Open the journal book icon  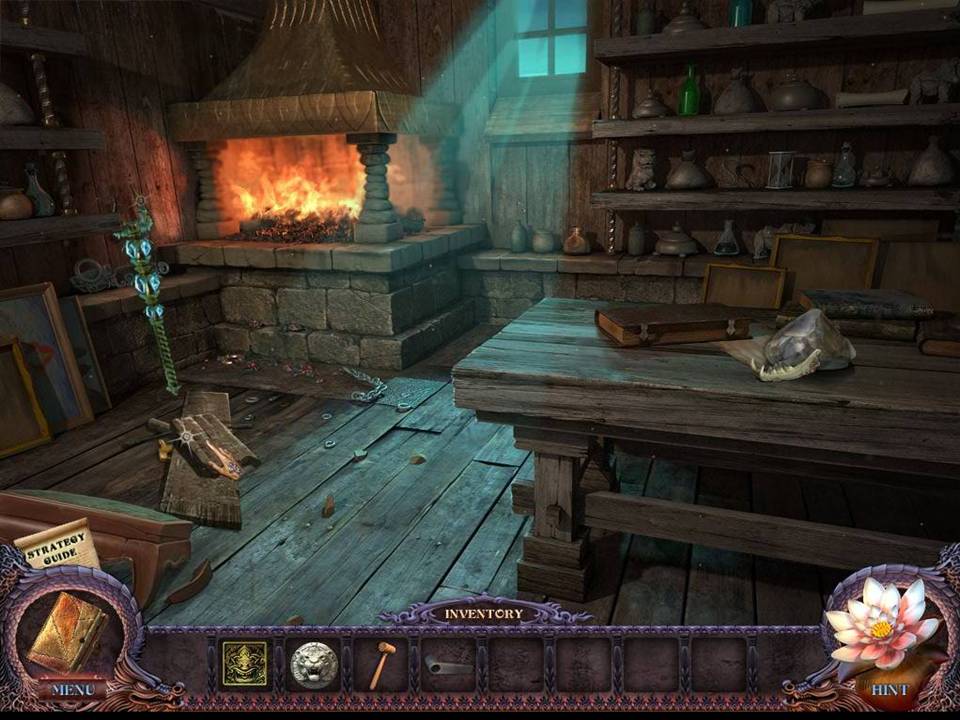[67, 631]
